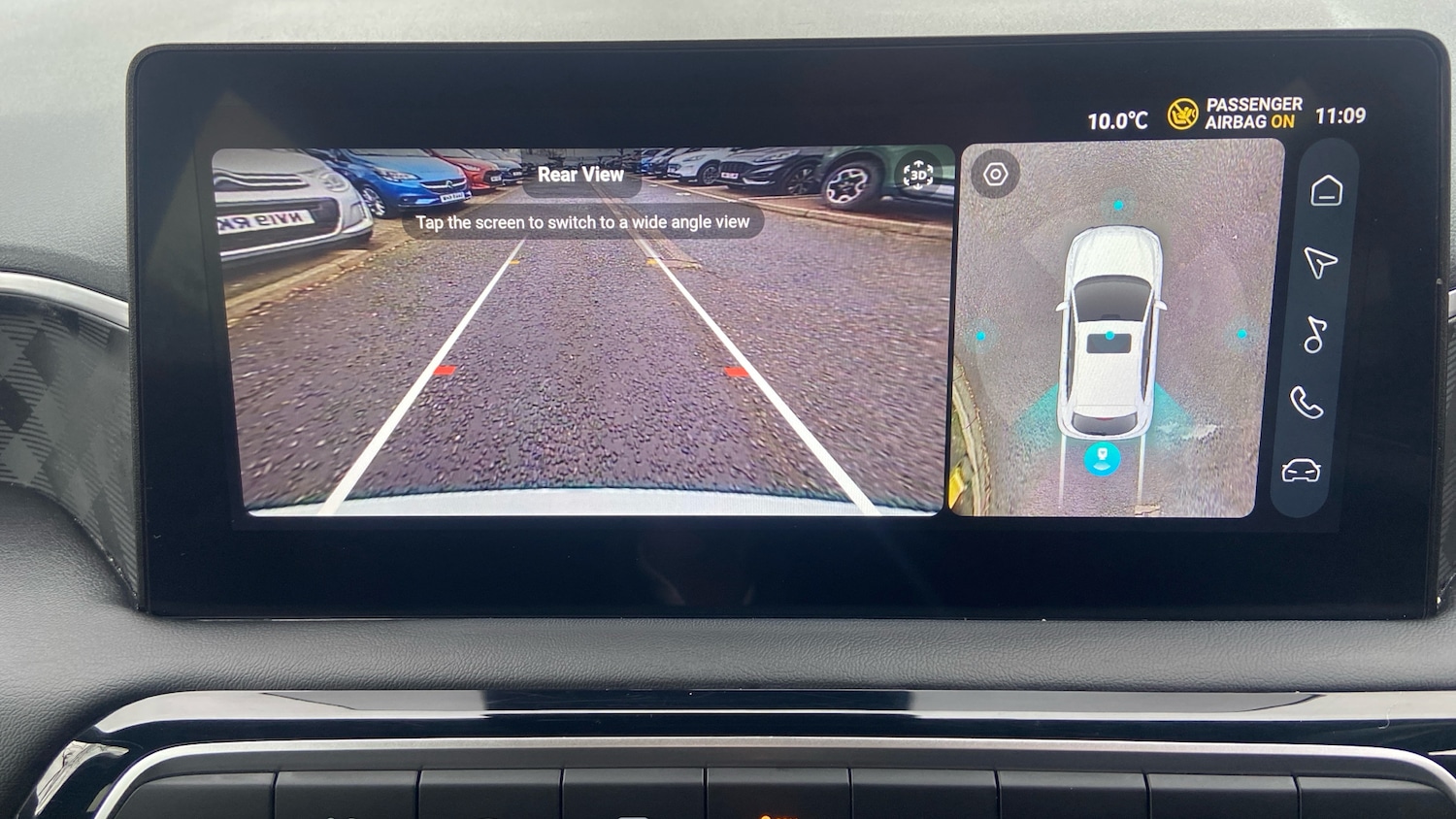Click the 11:09 clock display
Viewport: 1456px width, 819px height.
coord(1340,115)
